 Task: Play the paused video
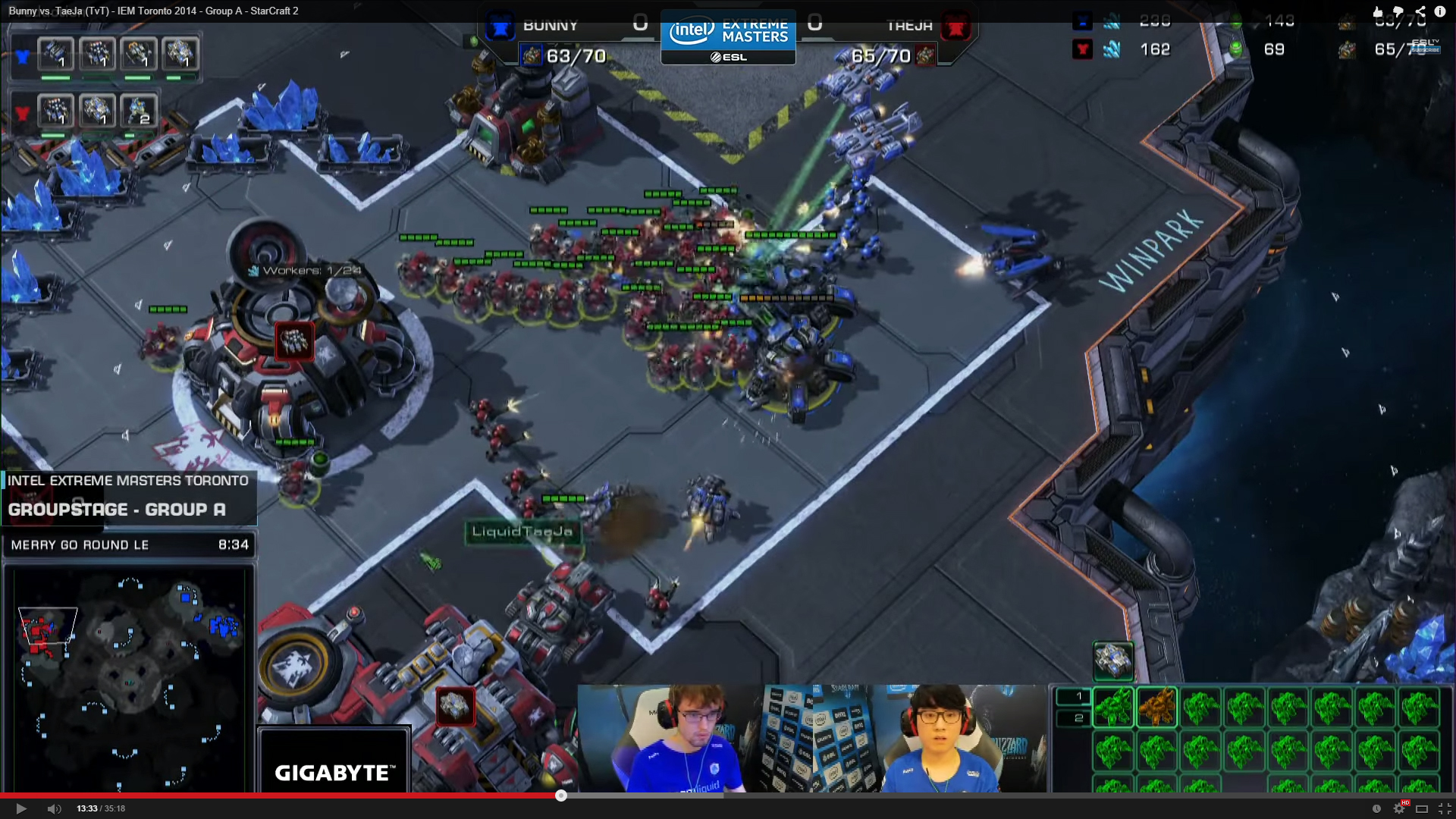pyautogui.click(x=21, y=808)
